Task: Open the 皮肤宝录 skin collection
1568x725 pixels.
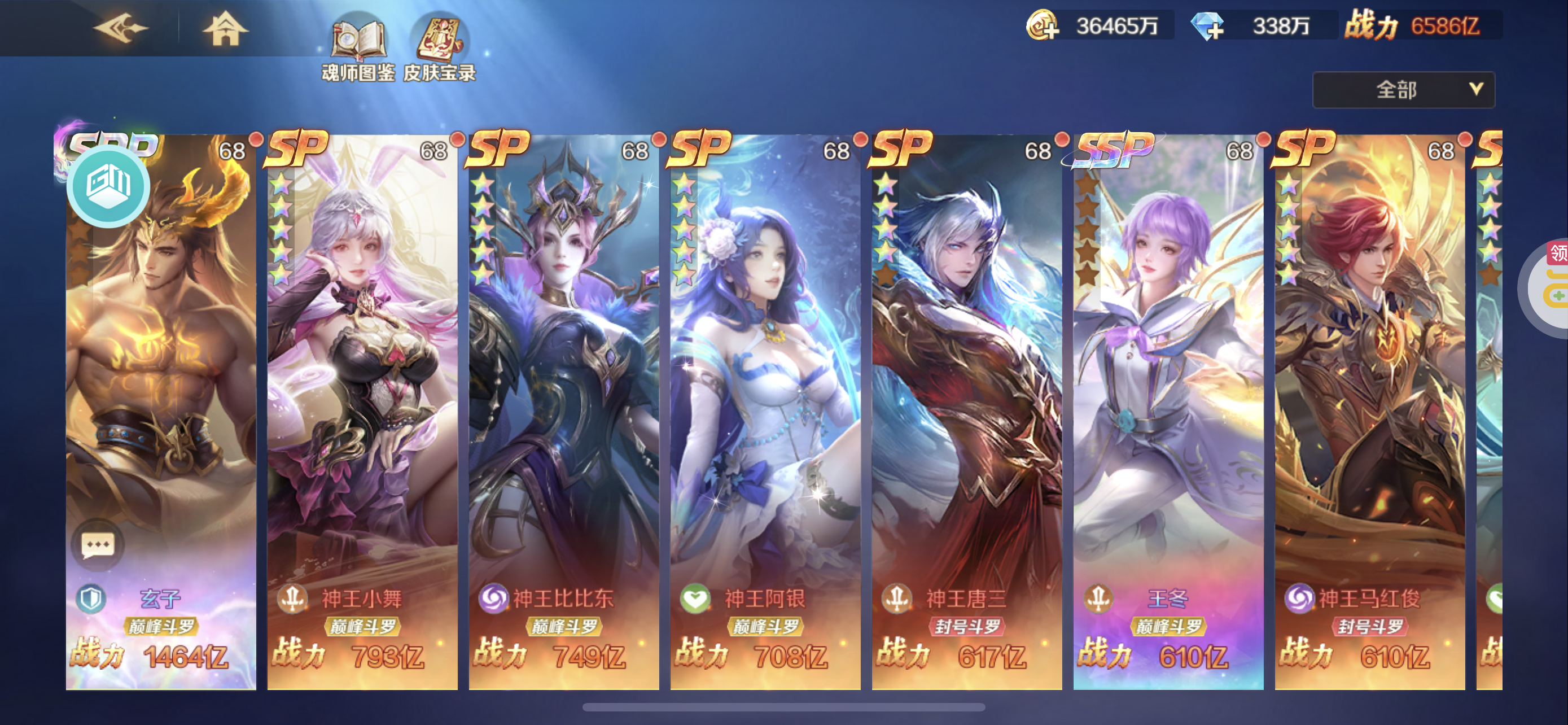Action: point(440,49)
